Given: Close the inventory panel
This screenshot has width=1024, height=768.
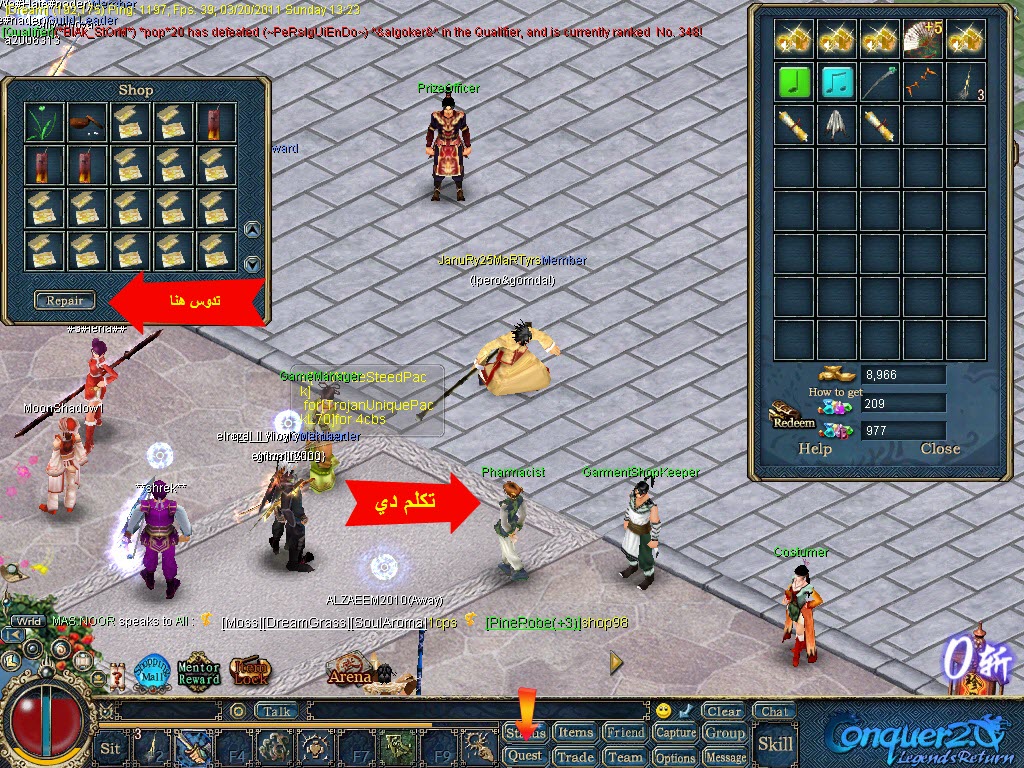Looking at the screenshot, I should click(940, 449).
